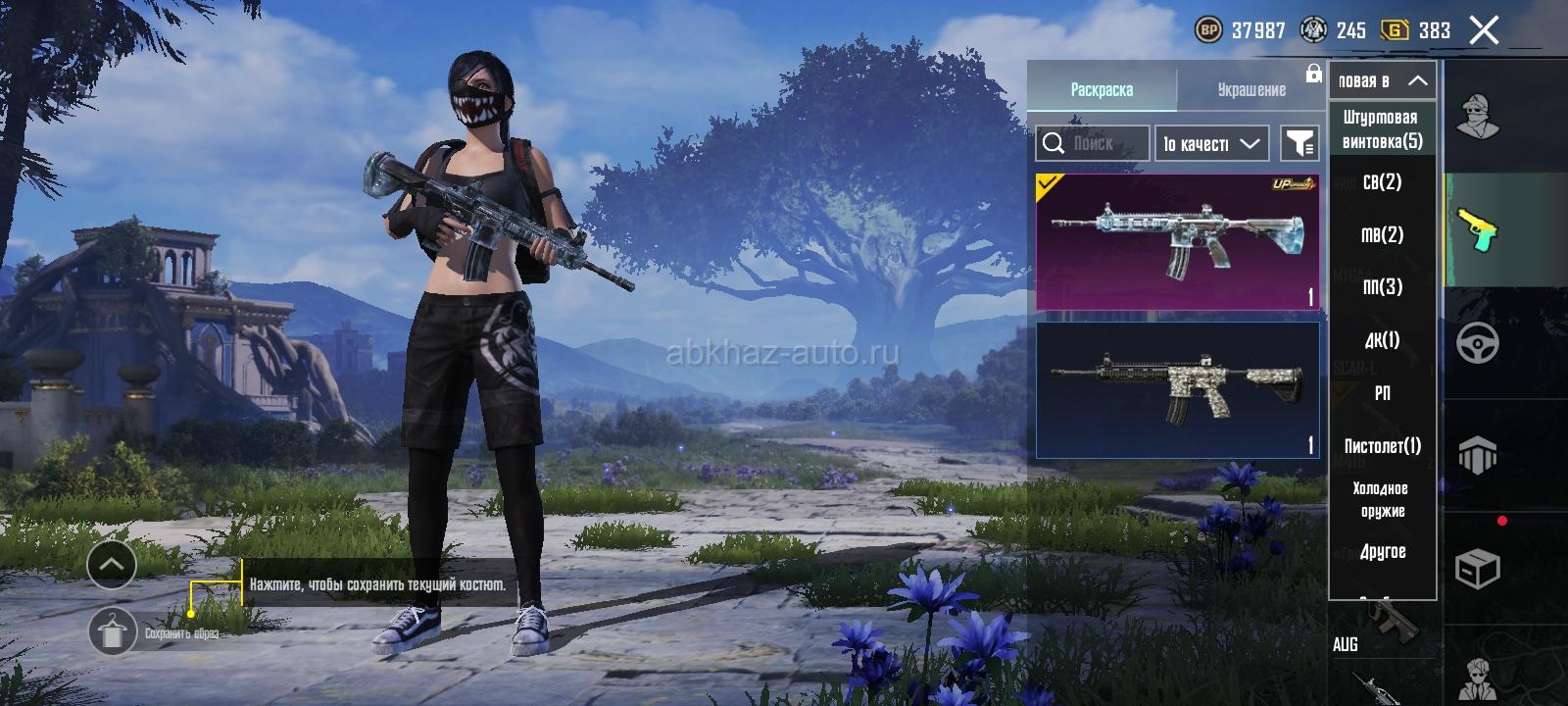Switch to the Раскраска tab
1568x706 pixels.
1102,89
